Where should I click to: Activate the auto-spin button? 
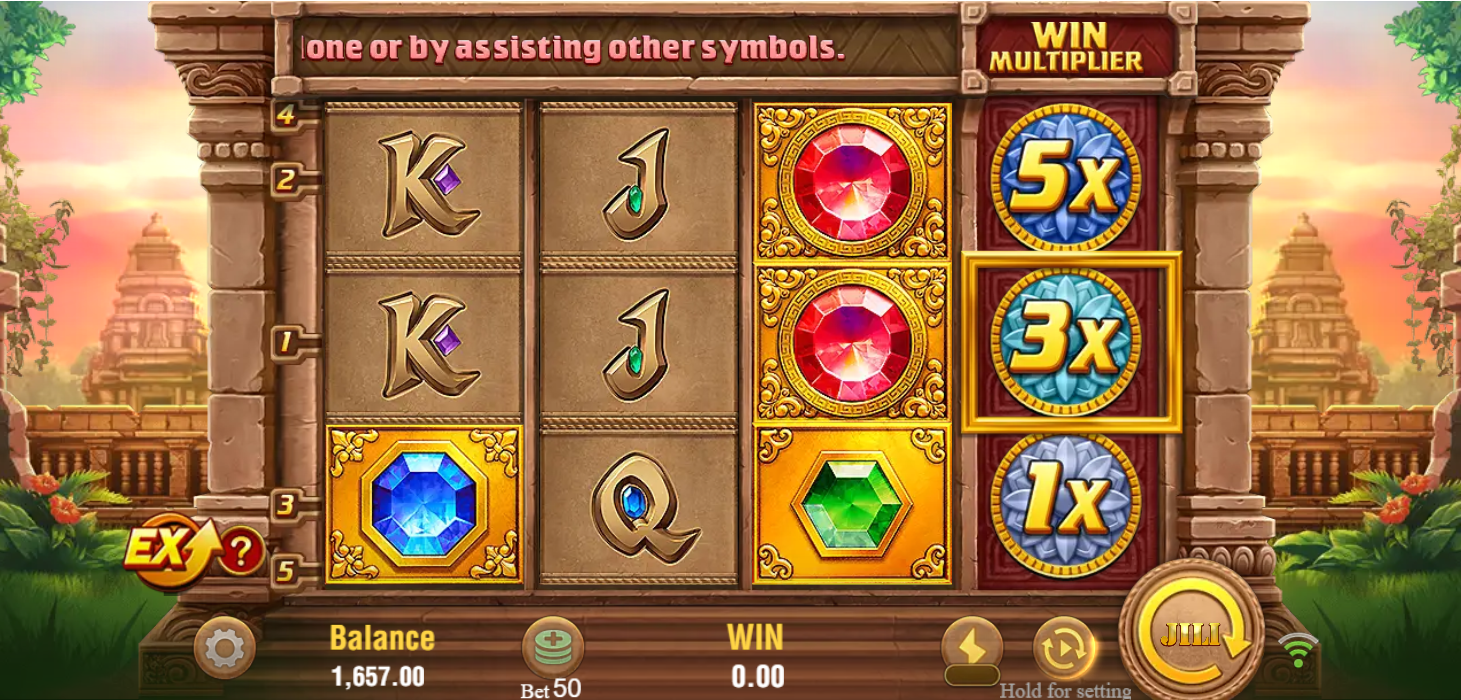click(x=1063, y=648)
